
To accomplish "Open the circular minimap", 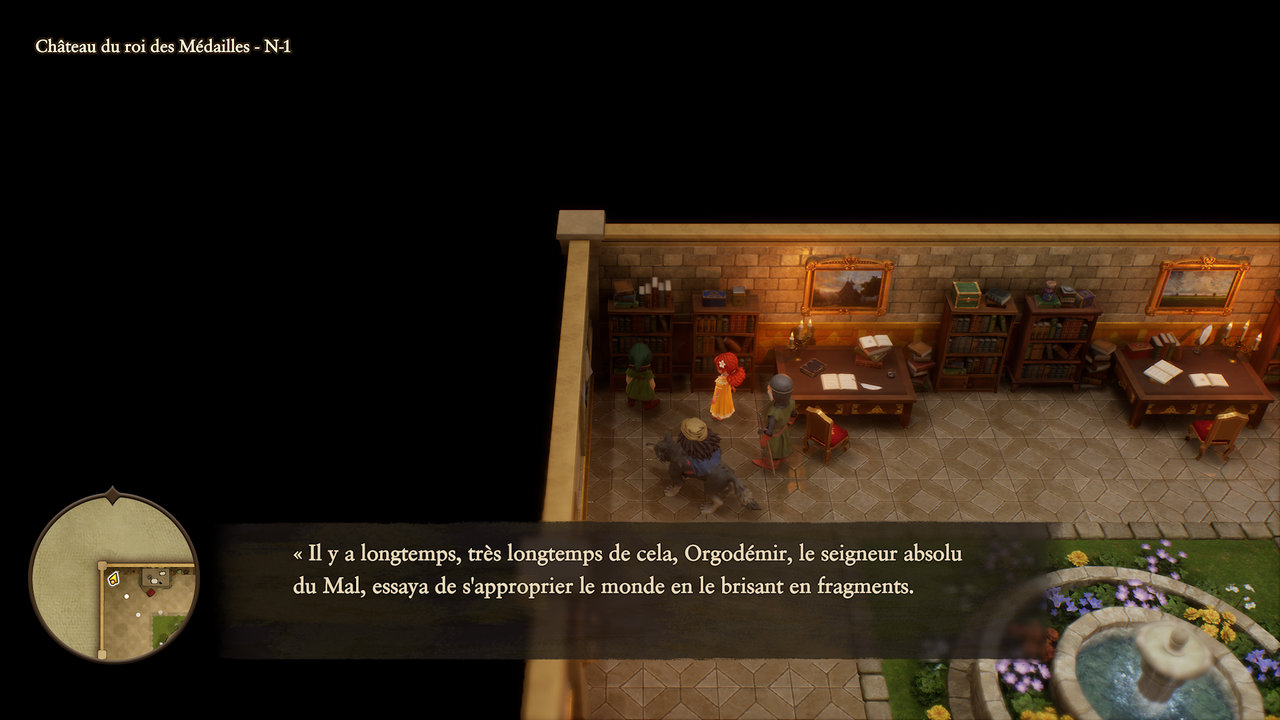I will (x=113, y=577).
